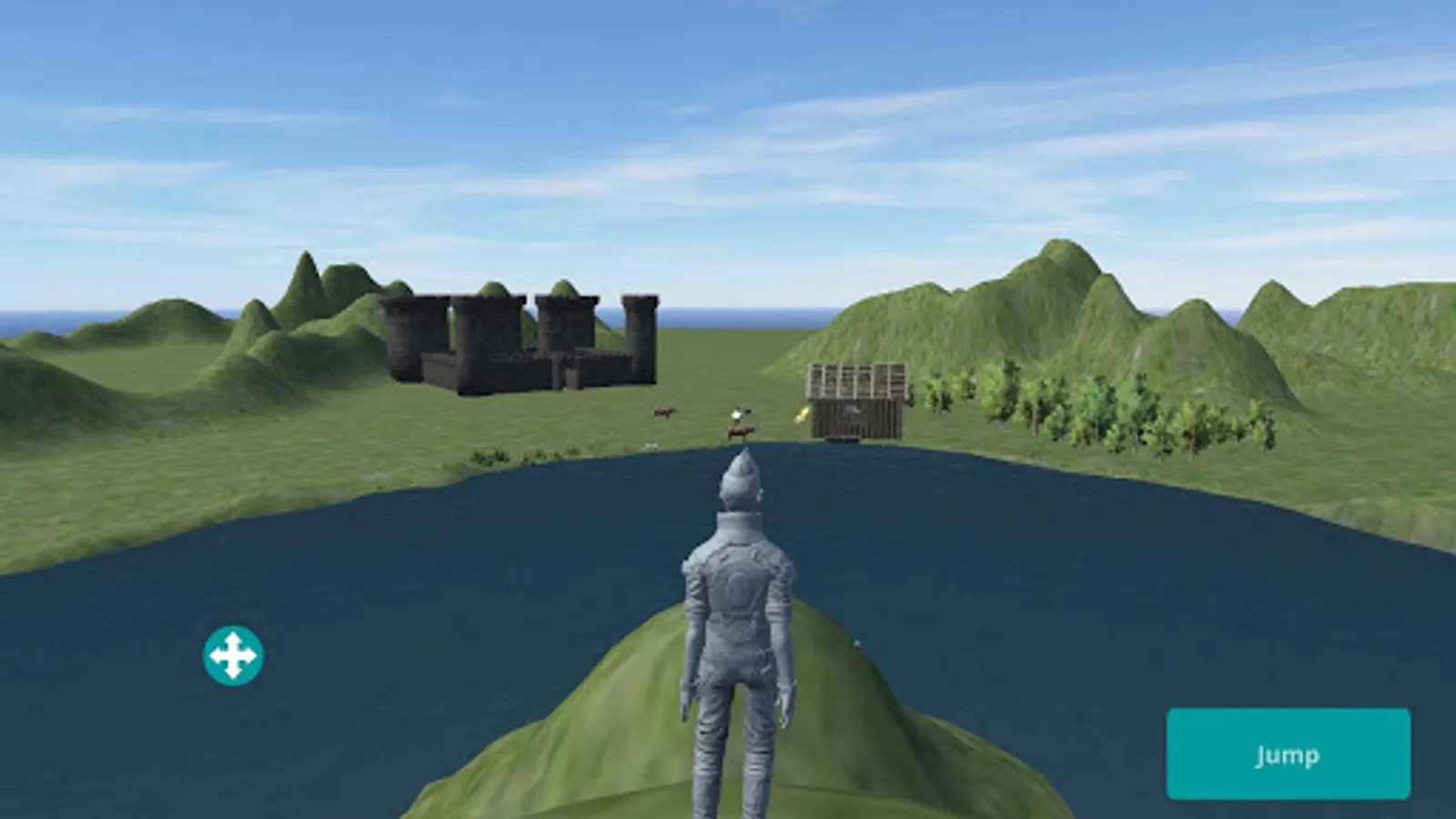Select the brown animal left of the horse

click(x=662, y=412)
